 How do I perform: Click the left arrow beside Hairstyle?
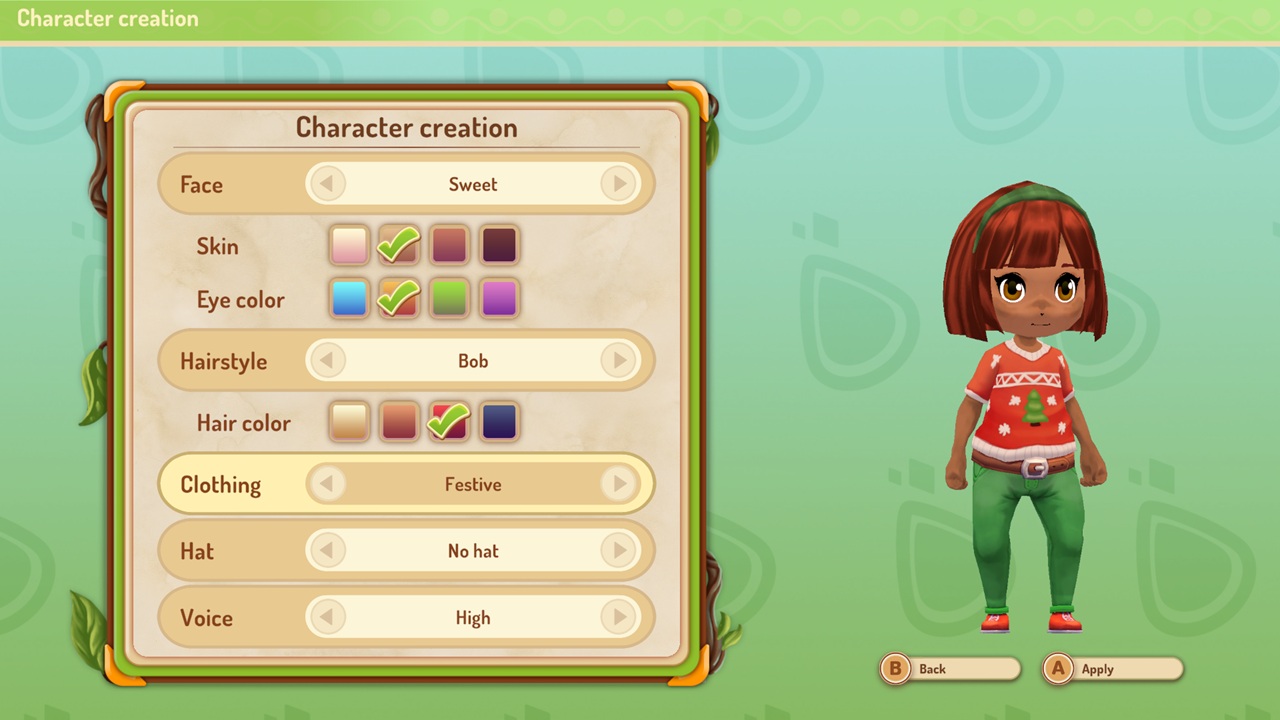pos(328,361)
